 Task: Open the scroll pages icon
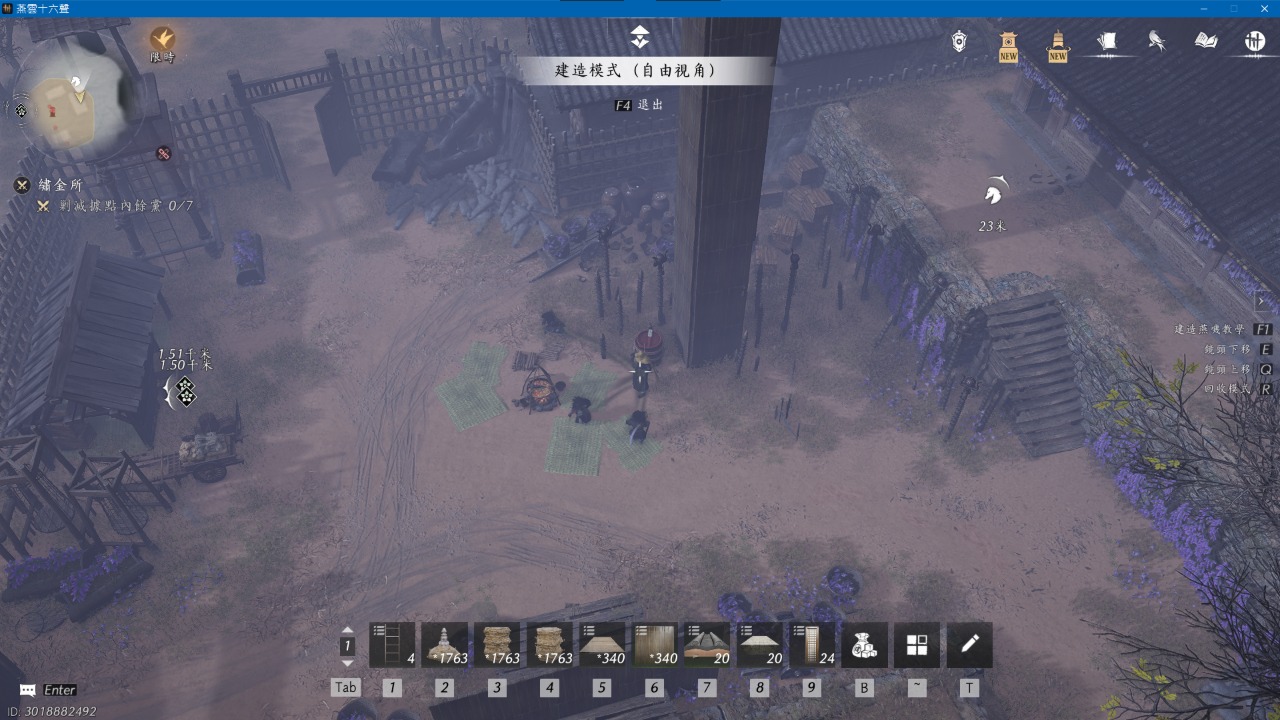click(1107, 41)
